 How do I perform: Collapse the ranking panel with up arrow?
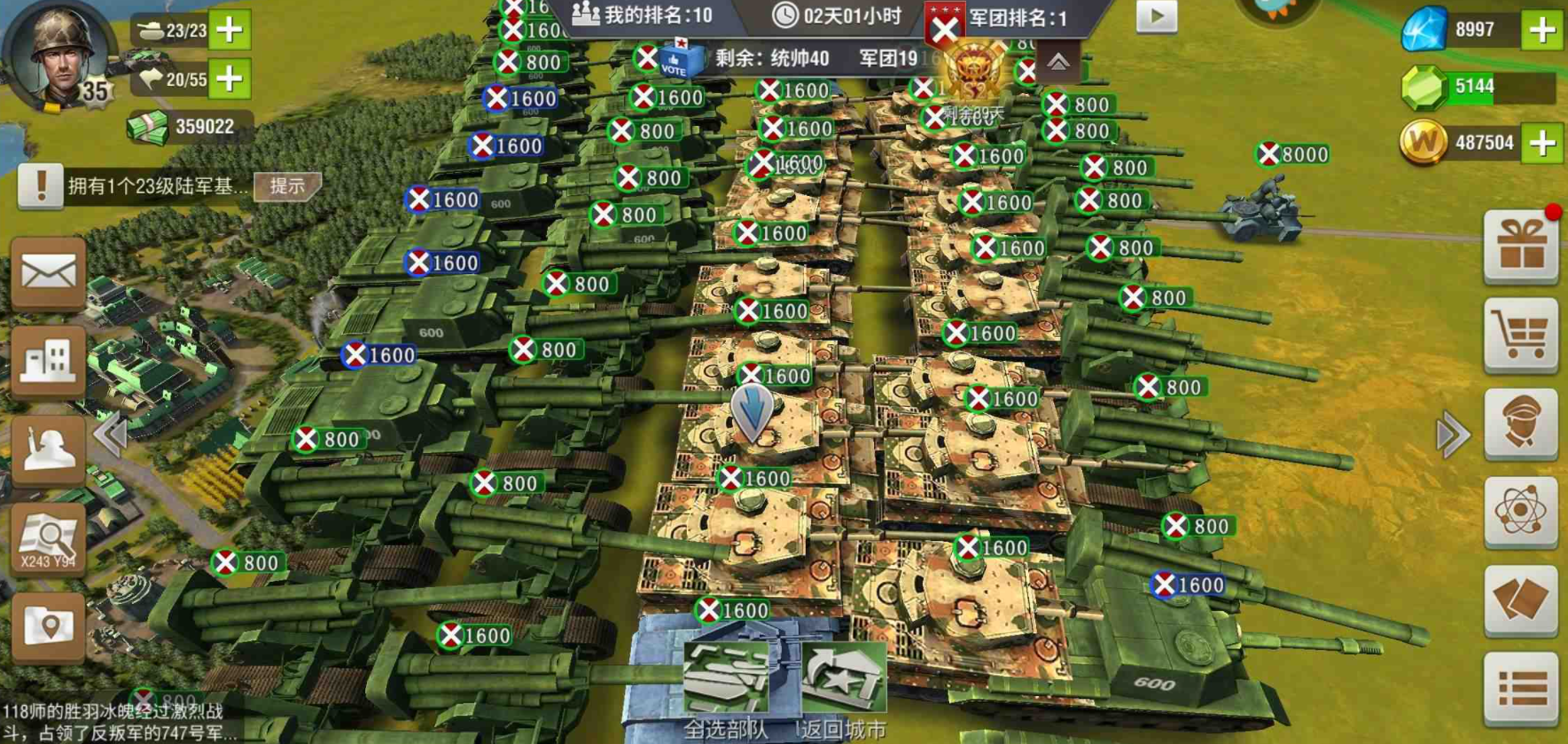1058,62
